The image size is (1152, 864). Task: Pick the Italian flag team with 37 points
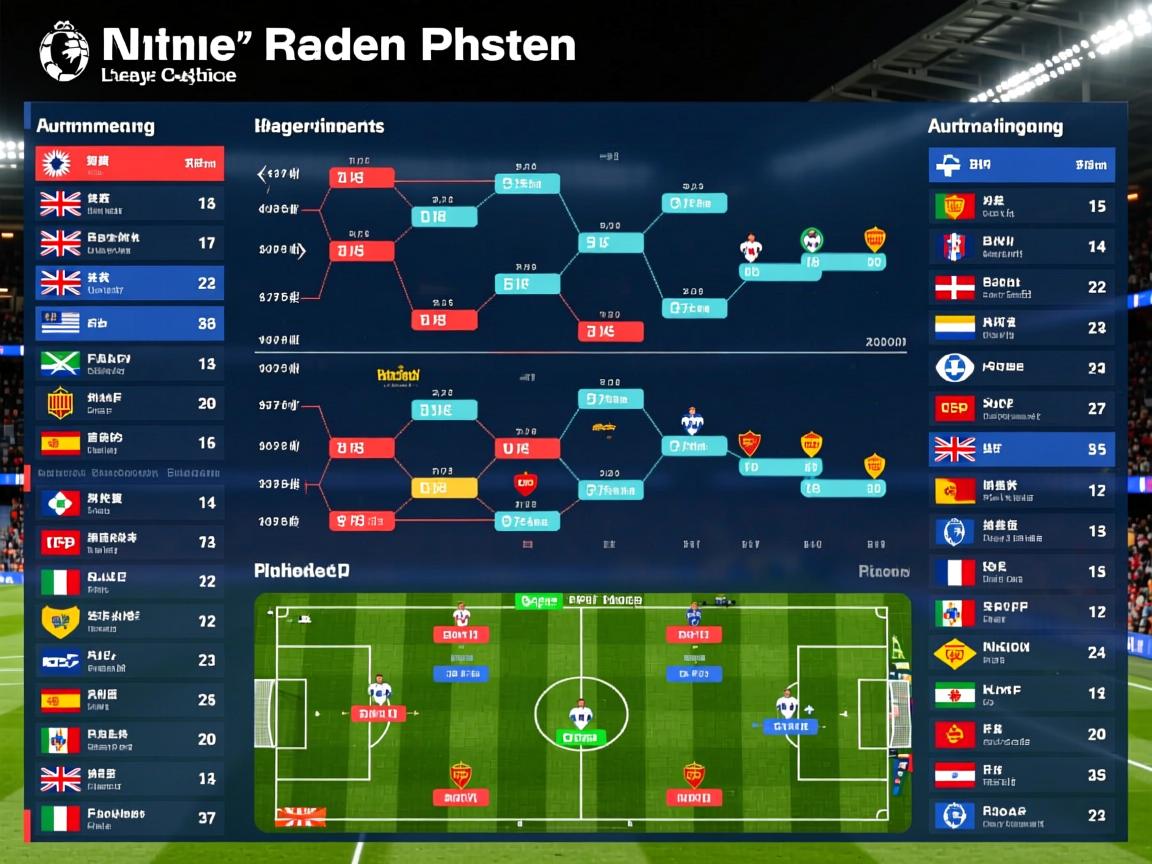[130, 818]
